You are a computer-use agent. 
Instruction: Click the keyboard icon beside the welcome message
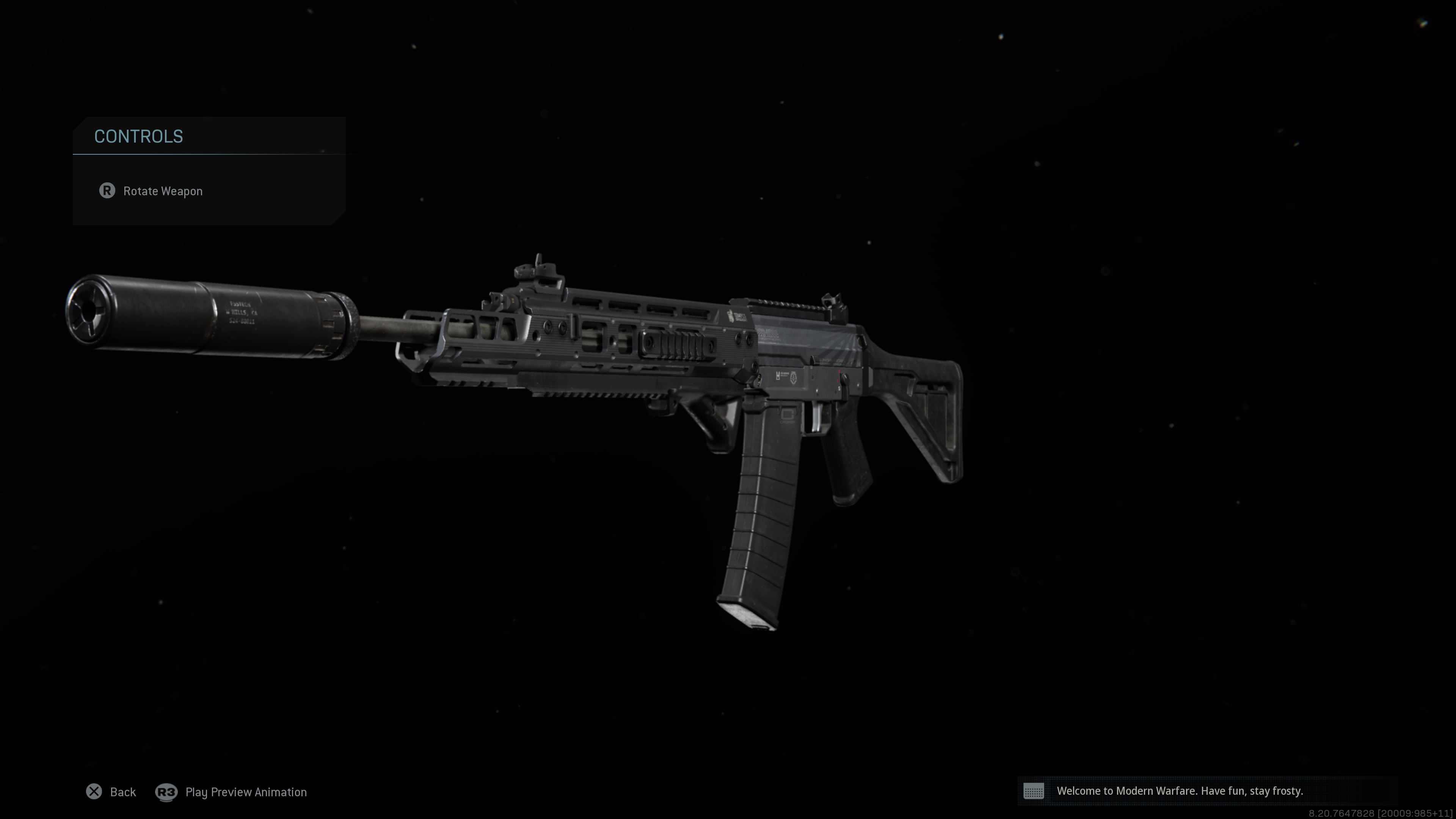click(1034, 791)
